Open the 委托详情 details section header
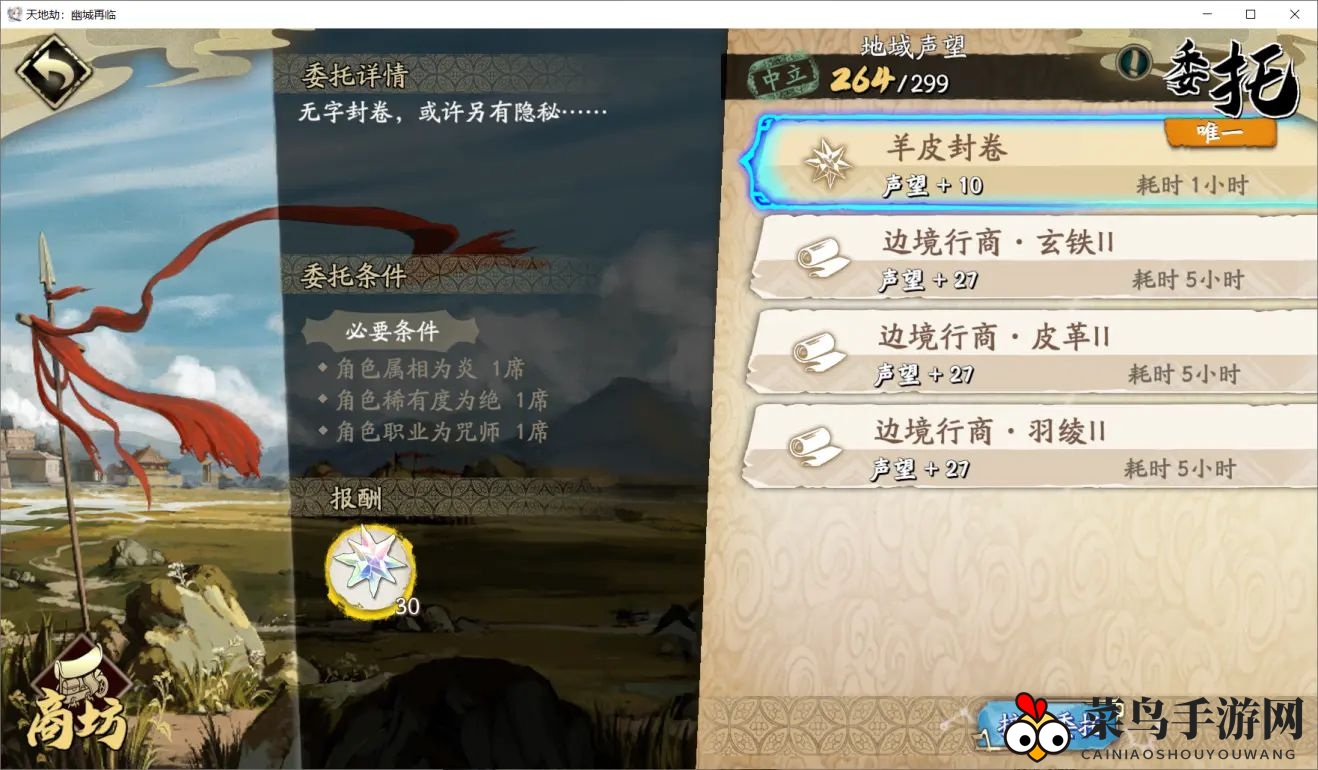The image size is (1318, 770). click(x=355, y=76)
